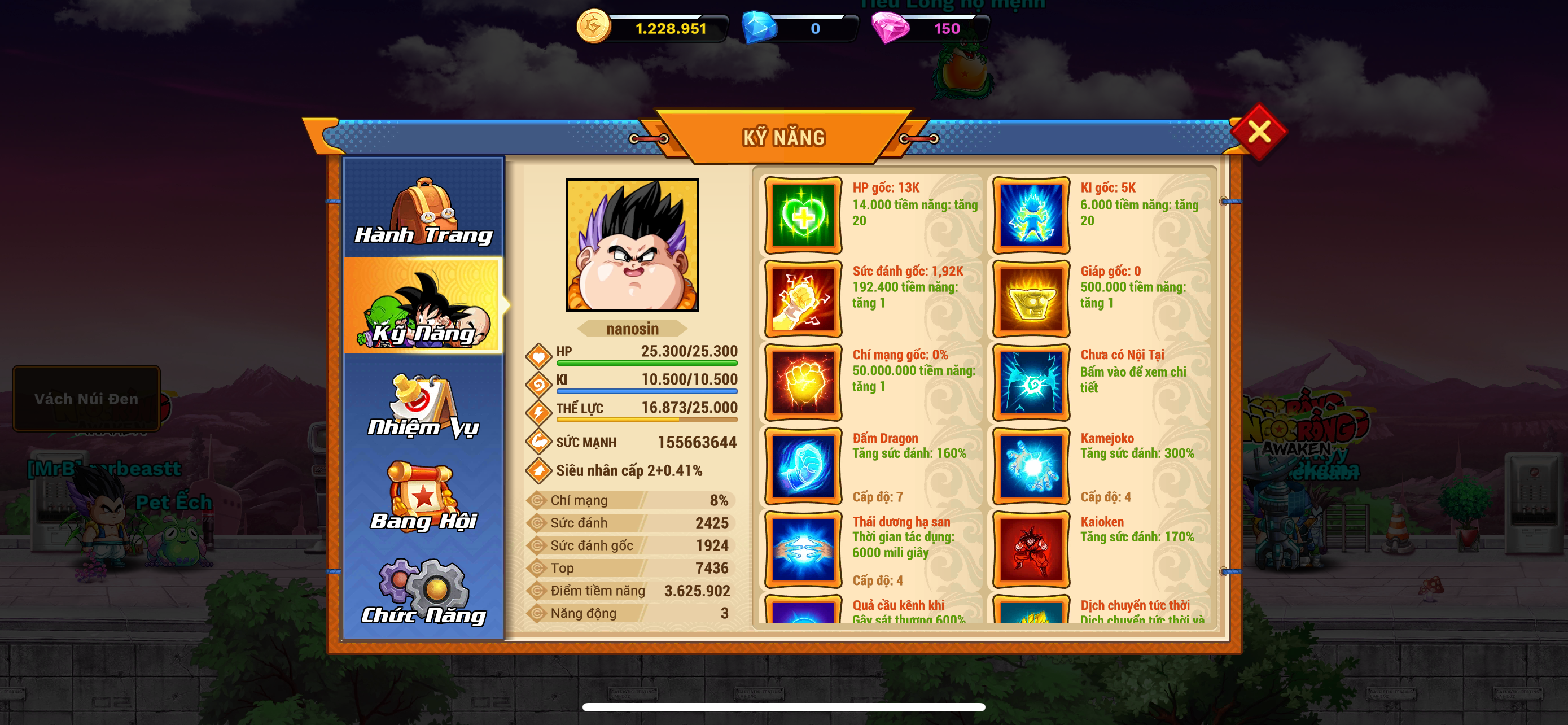Viewport: 1568px width, 725px height.
Task: Tap the gold coin currency icon
Action: click(x=593, y=27)
